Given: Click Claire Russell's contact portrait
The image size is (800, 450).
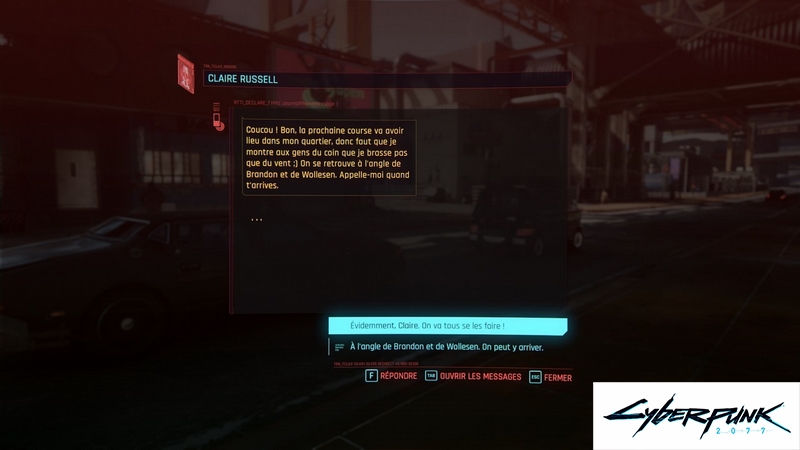Looking at the screenshot, I should coord(186,74).
